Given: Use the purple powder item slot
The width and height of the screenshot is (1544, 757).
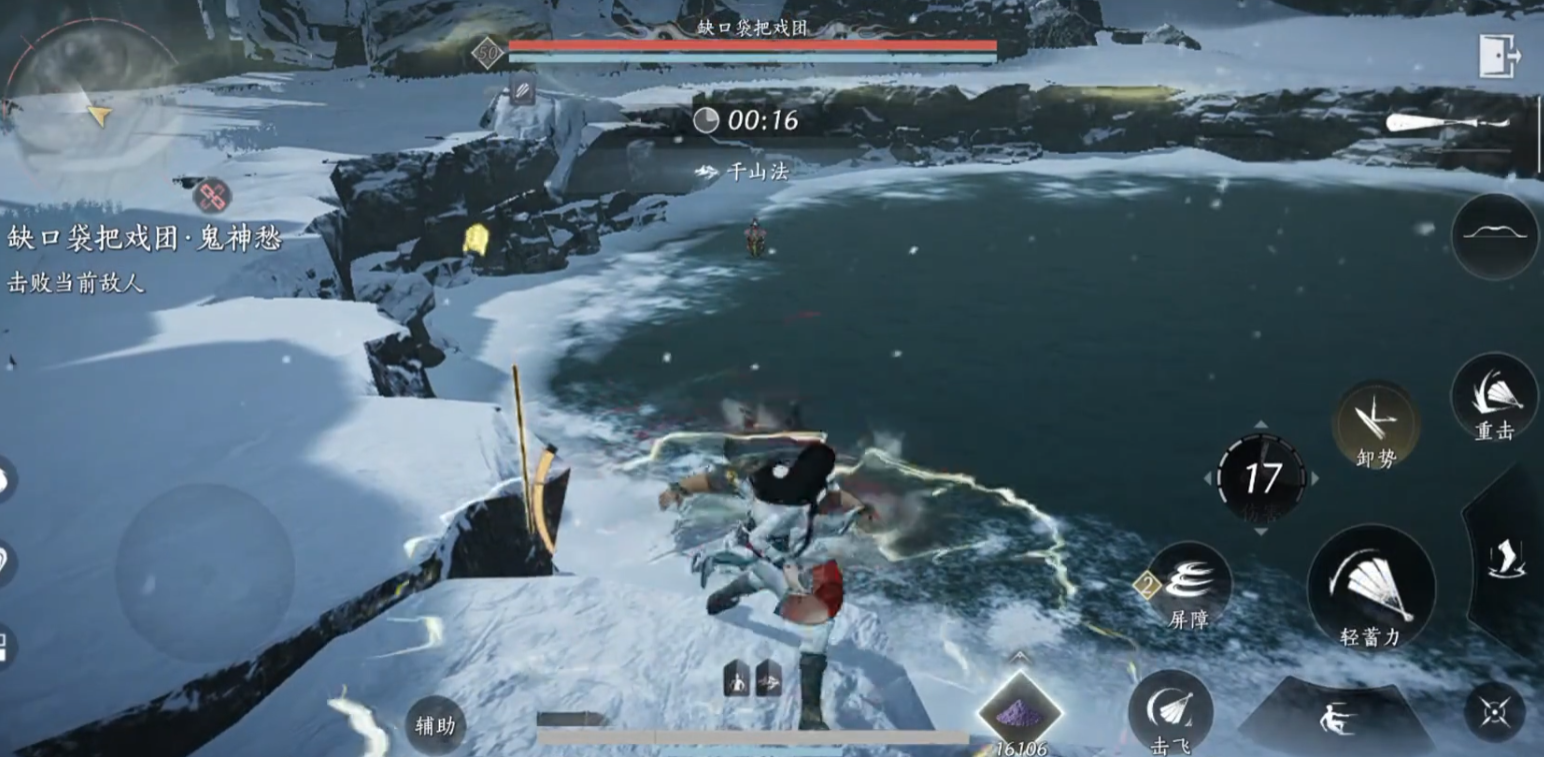Looking at the screenshot, I should point(1019,712).
